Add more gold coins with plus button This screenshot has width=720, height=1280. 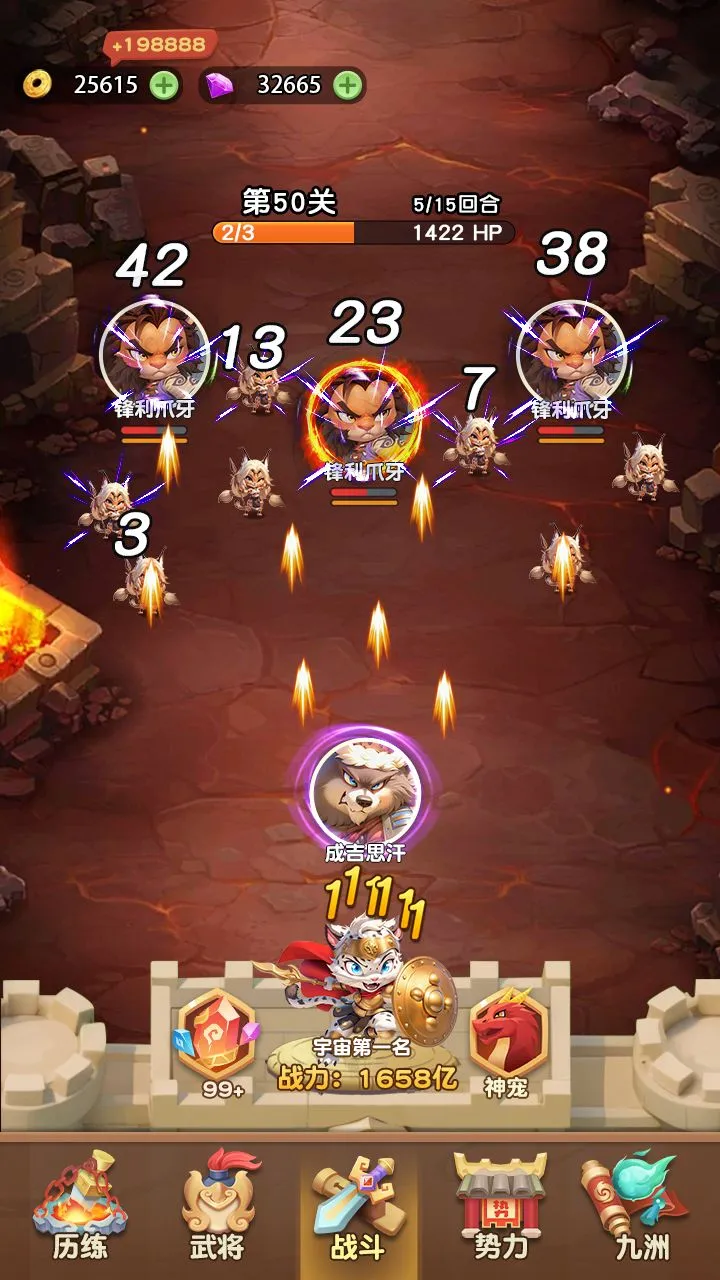(164, 85)
